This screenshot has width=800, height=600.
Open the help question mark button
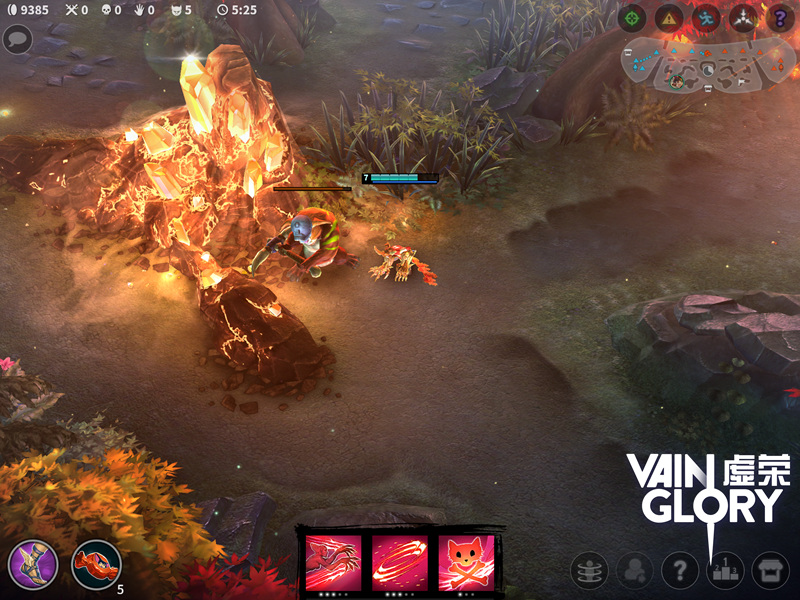[x=680, y=571]
